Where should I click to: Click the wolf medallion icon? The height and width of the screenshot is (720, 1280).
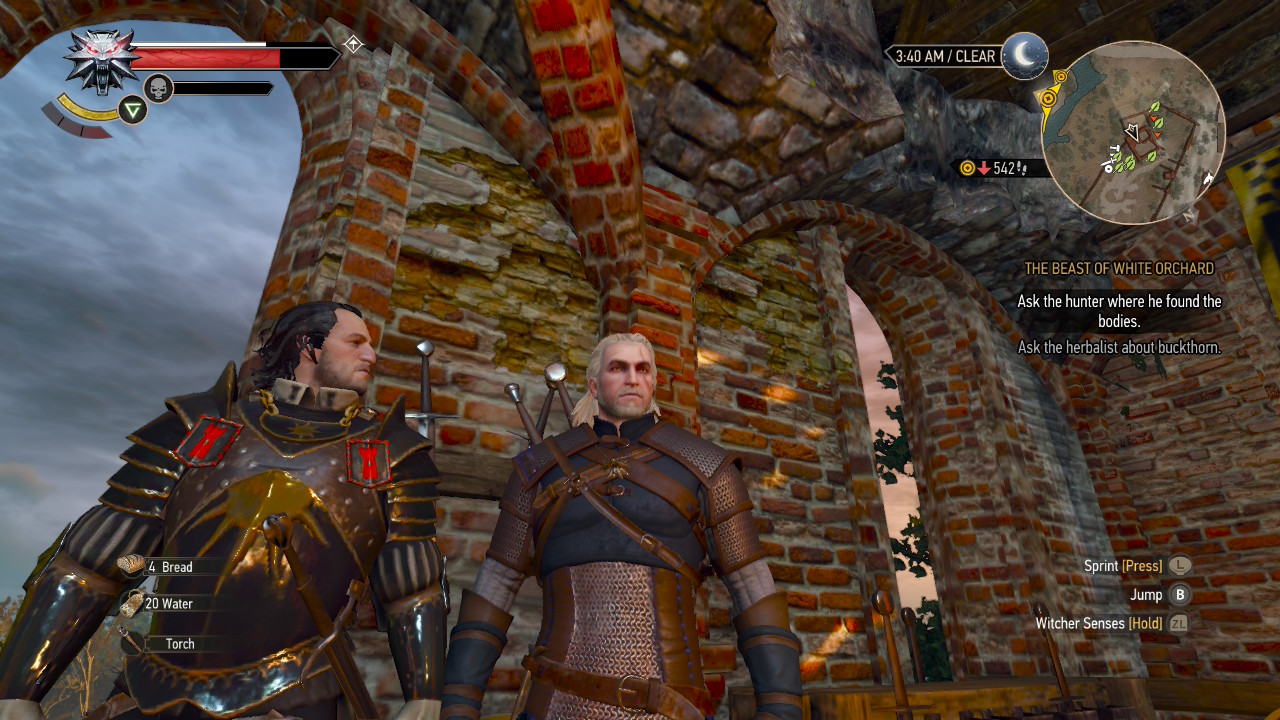click(102, 58)
